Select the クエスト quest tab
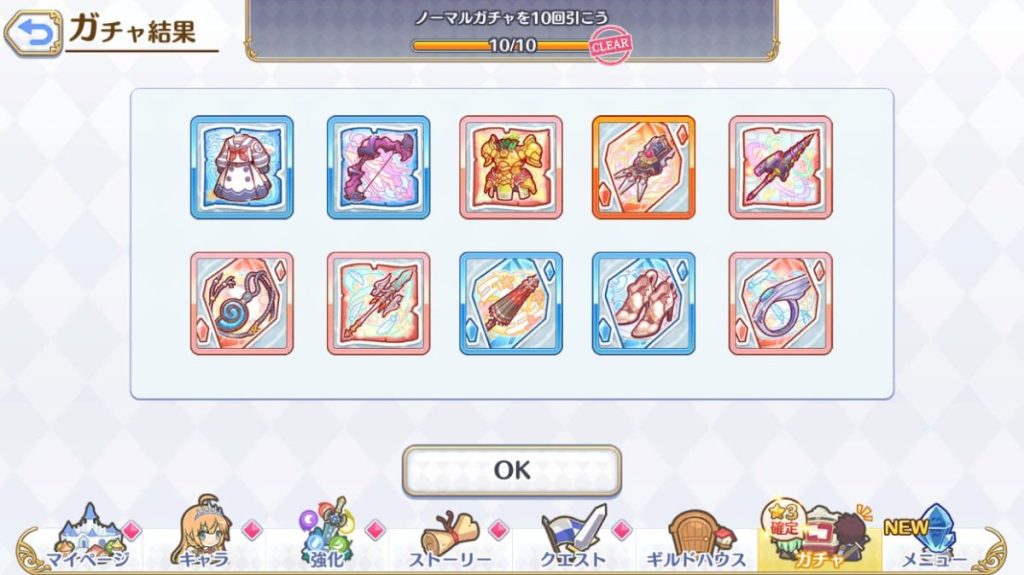This screenshot has height=575, width=1024. [574, 537]
